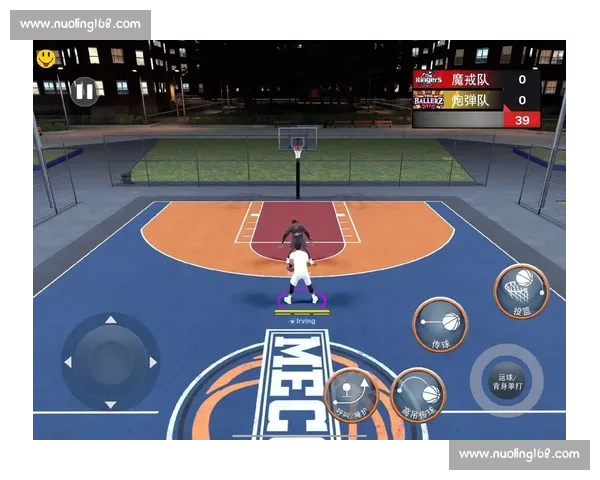This screenshot has width=600, height=480.
Task: Click the virtual movement joystick
Action: [110, 361]
